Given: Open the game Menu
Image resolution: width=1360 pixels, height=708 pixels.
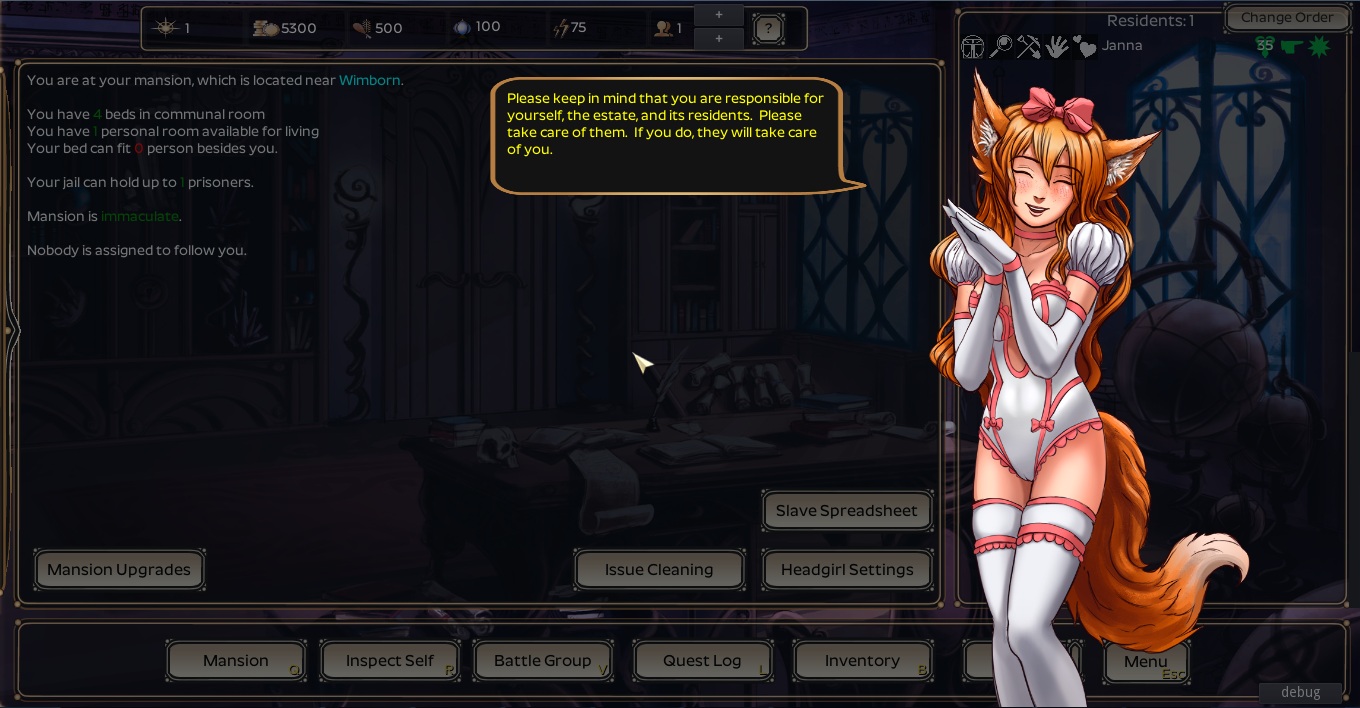Looking at the screenshot, I should coord(1145,661).
